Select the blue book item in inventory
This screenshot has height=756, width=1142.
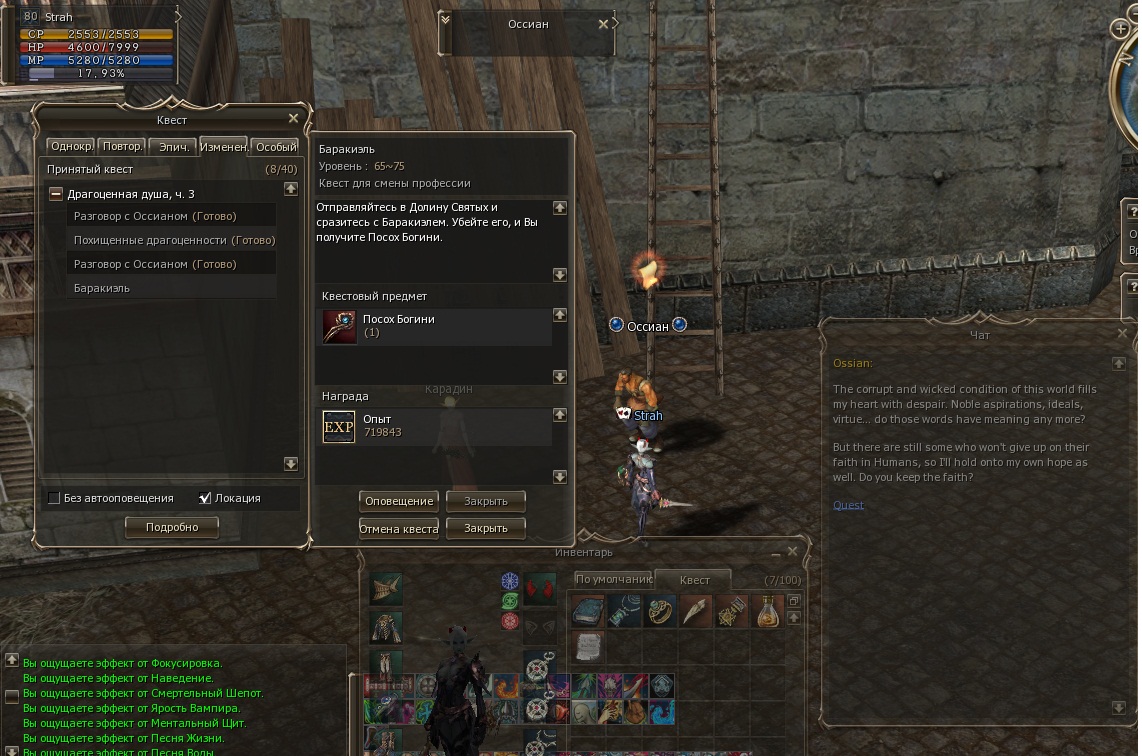click(x=588, y=611)
